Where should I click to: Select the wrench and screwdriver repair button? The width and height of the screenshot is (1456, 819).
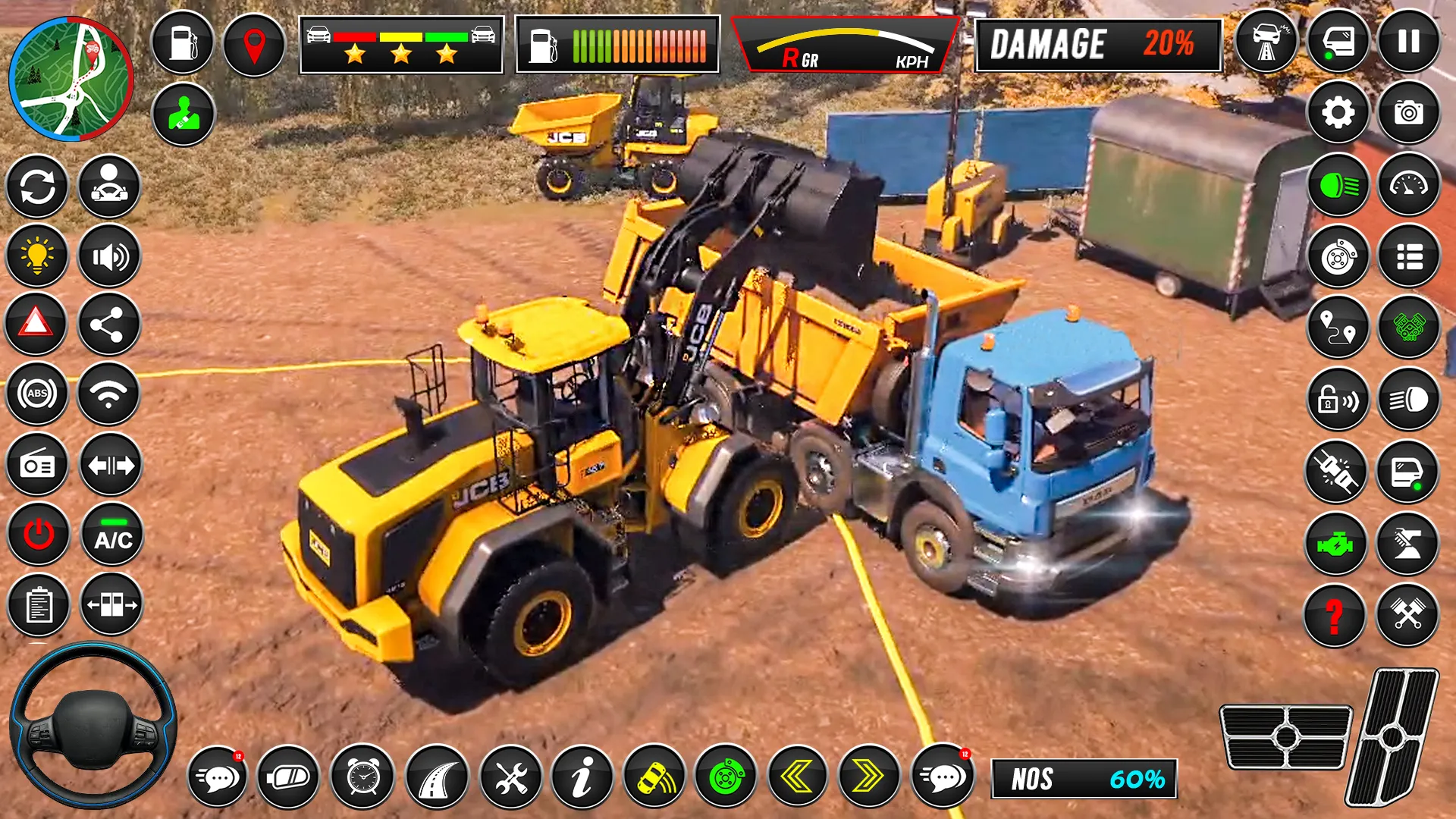pyautogui.click(x=510, y=777)
